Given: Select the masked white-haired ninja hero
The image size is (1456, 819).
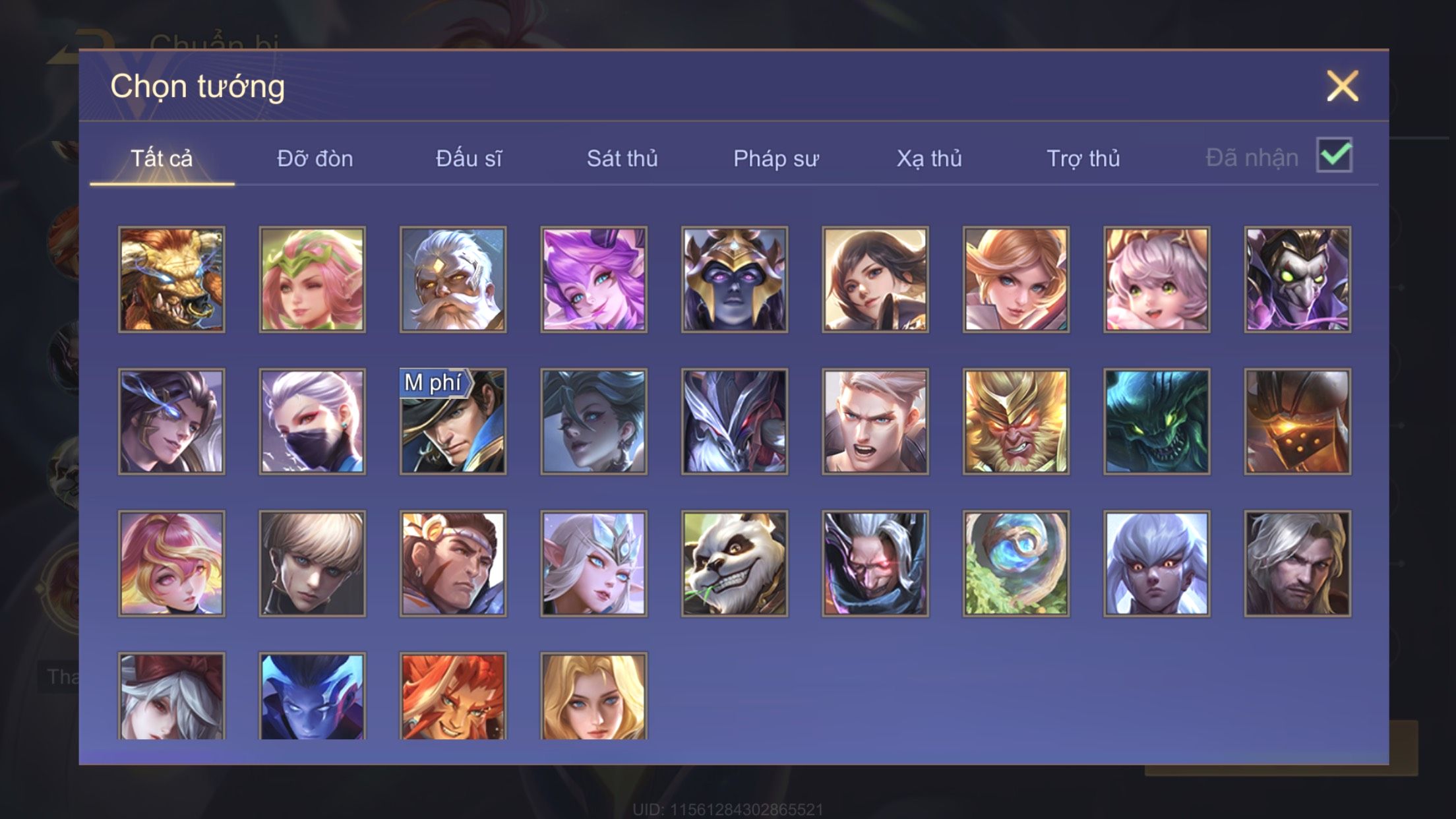Looking at the screenshot, I should click(x=312, y=421).
